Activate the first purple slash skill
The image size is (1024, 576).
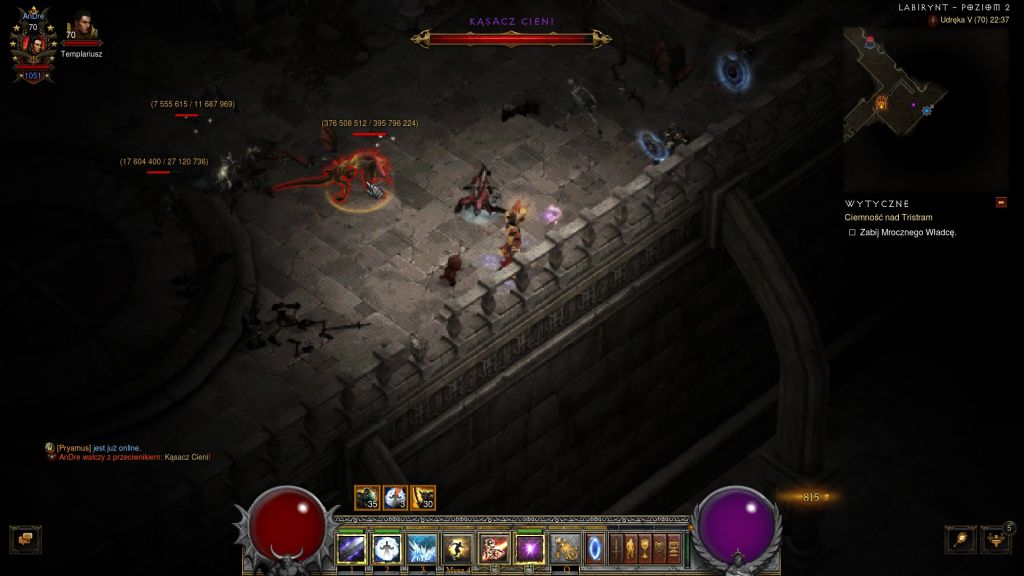coord(351,548)
